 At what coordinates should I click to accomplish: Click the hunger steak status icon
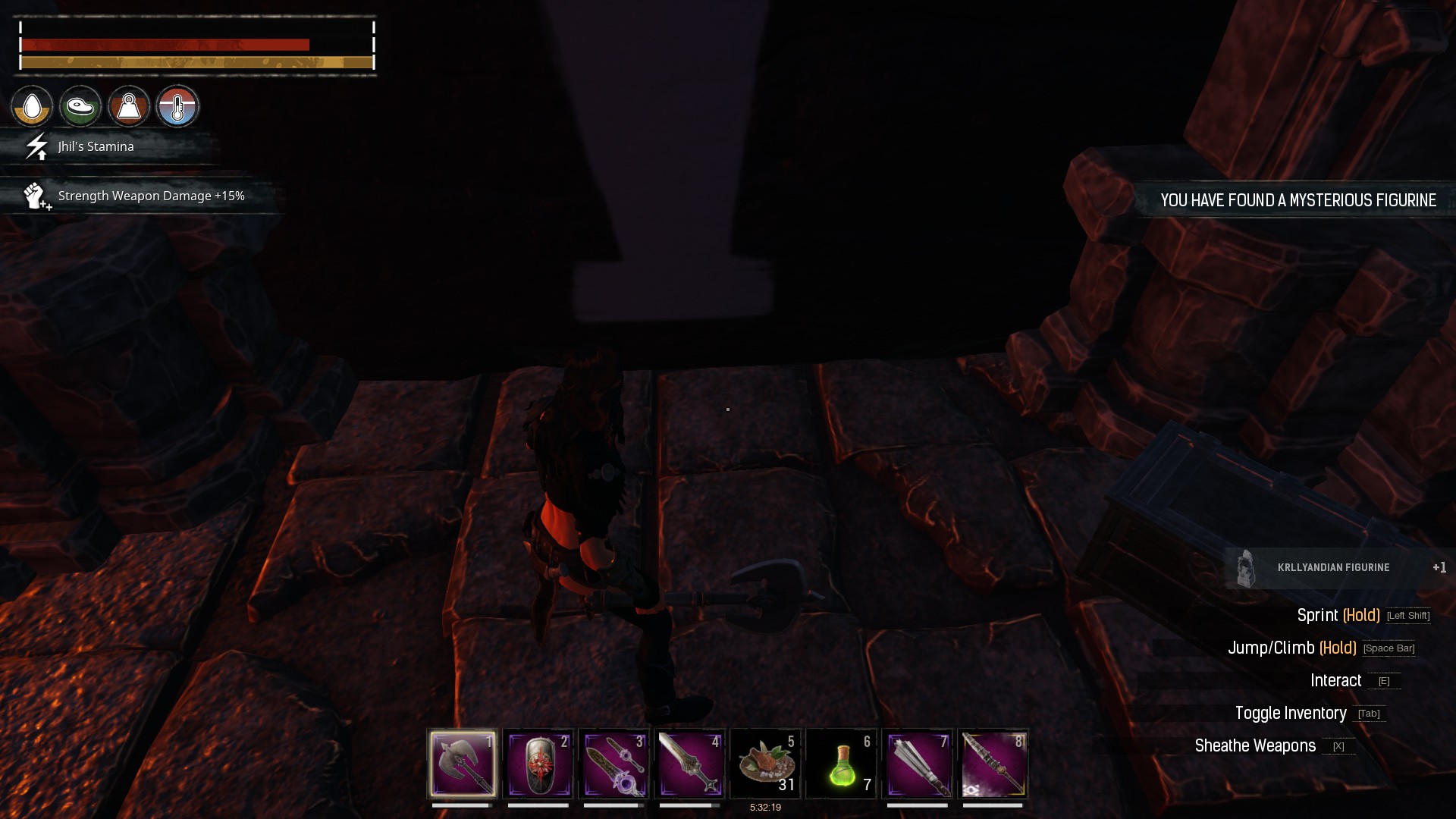80,106
